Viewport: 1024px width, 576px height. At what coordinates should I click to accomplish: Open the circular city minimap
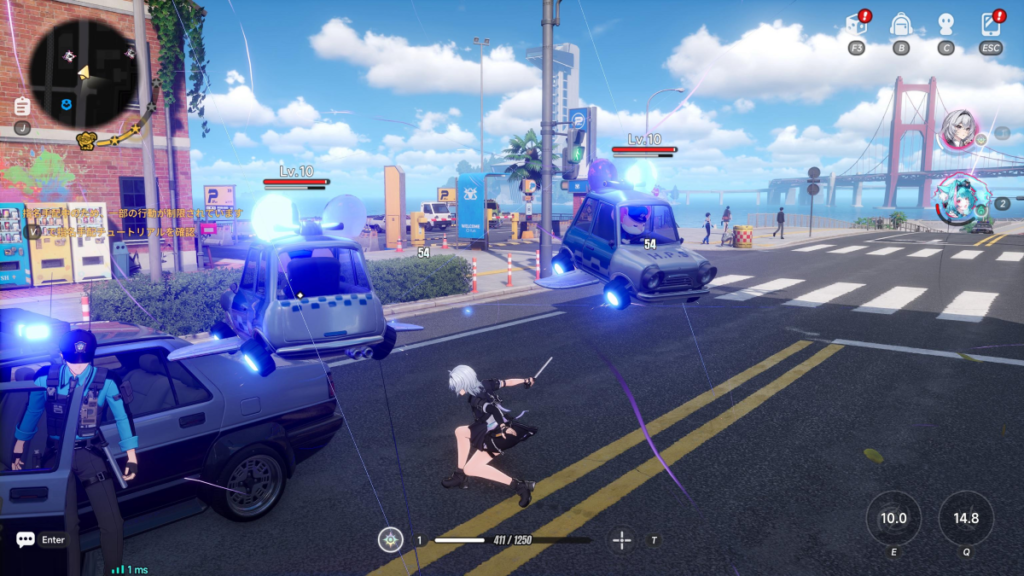pos(82,70)
